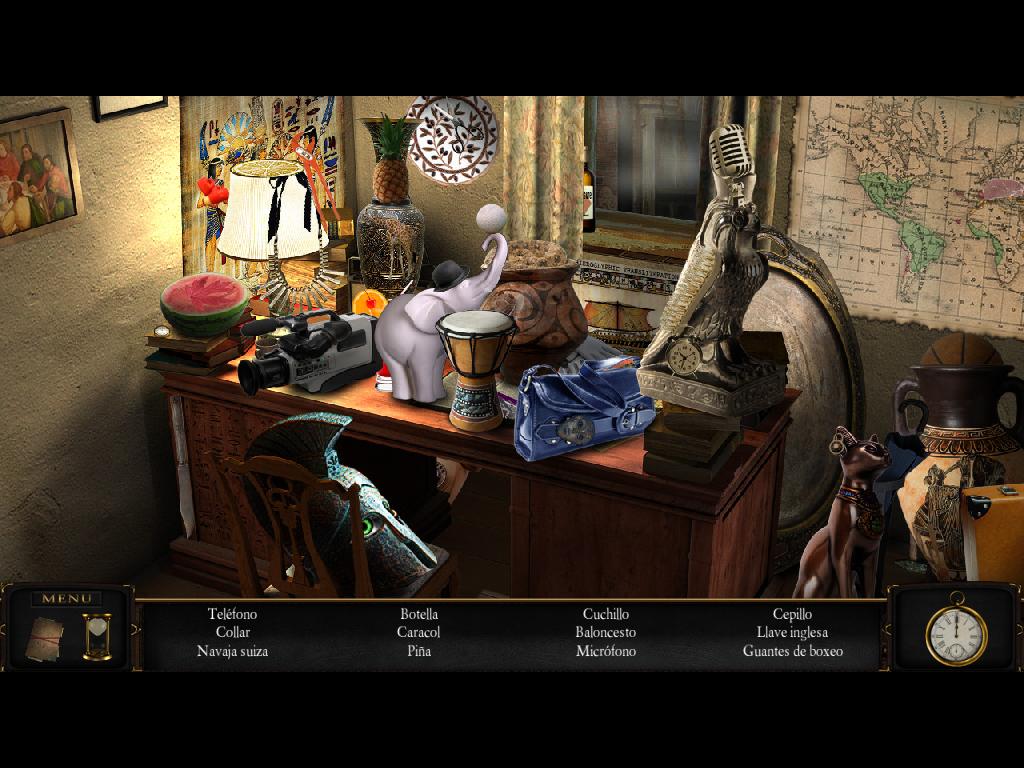Select "Llave inglesa" in the item list
This screenshot has width=1024, height=768.
792,632
